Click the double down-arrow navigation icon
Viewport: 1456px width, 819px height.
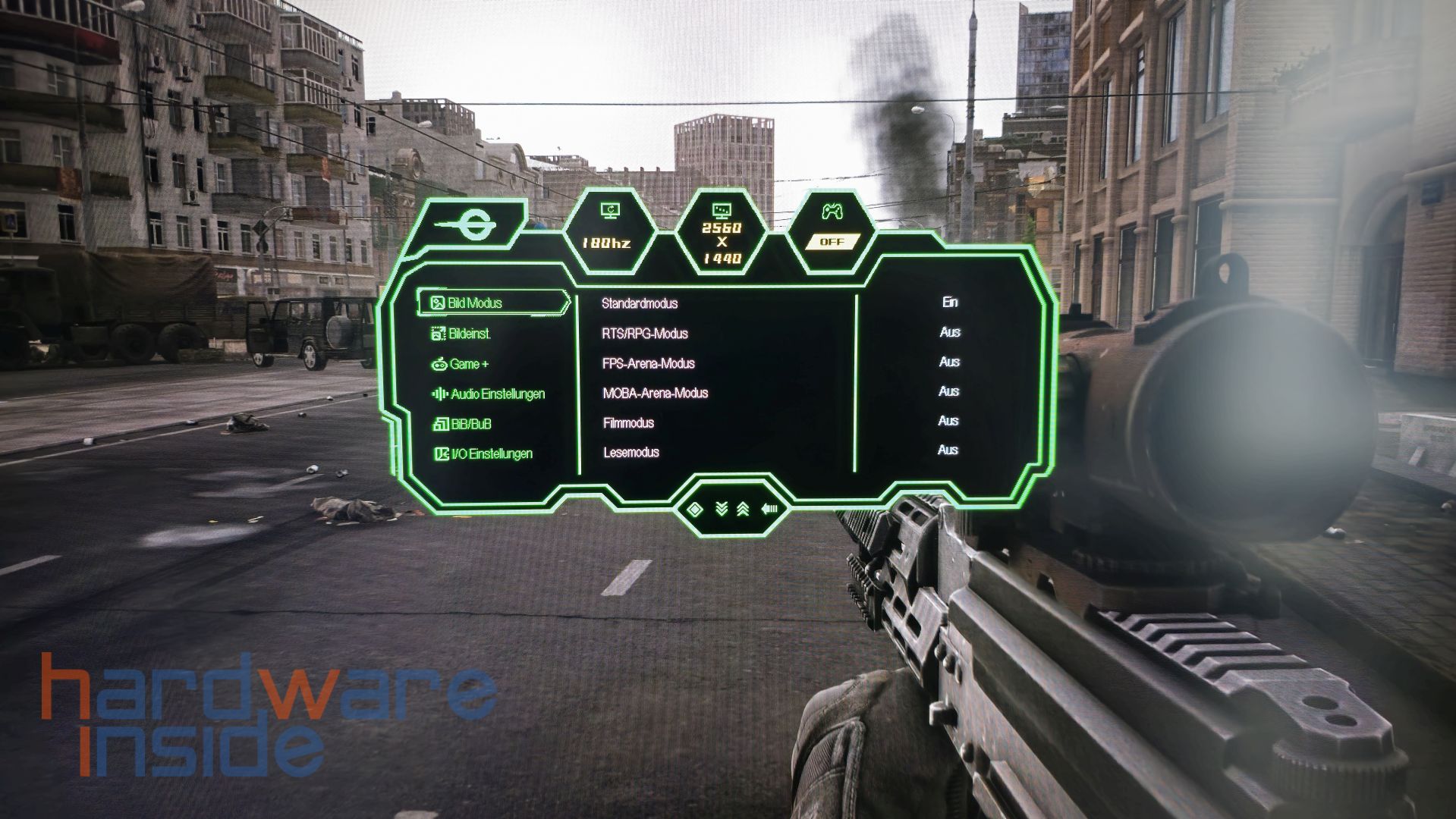[721, 509]
